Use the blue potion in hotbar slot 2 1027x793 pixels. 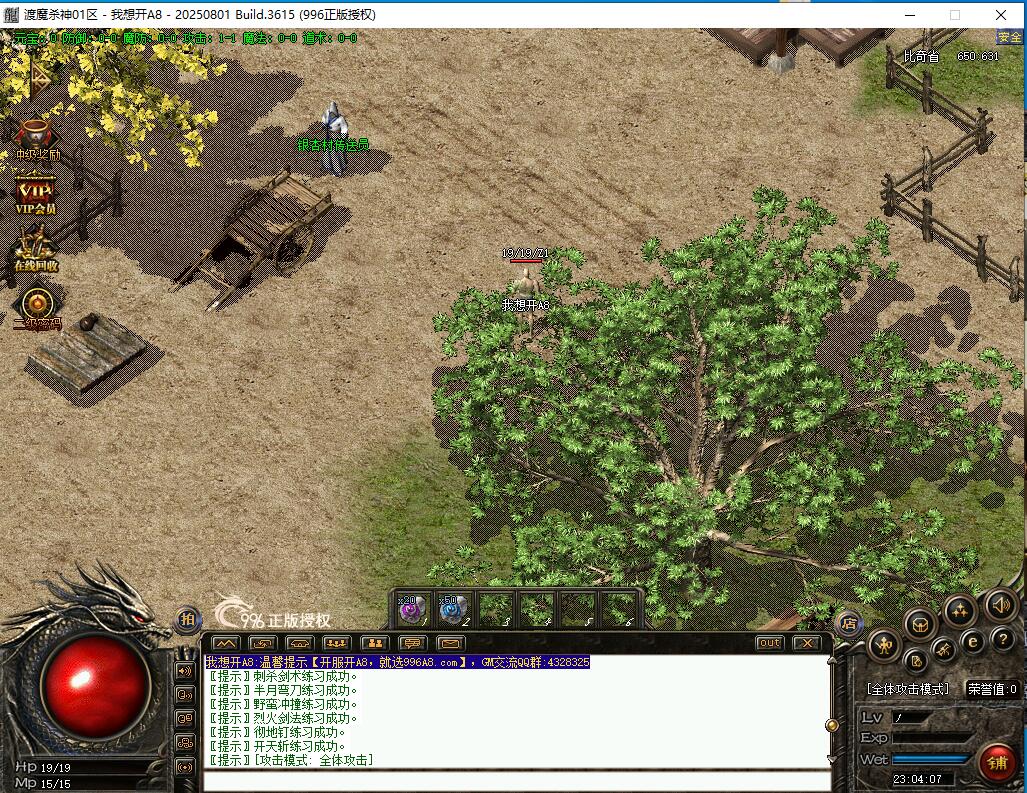454,607
